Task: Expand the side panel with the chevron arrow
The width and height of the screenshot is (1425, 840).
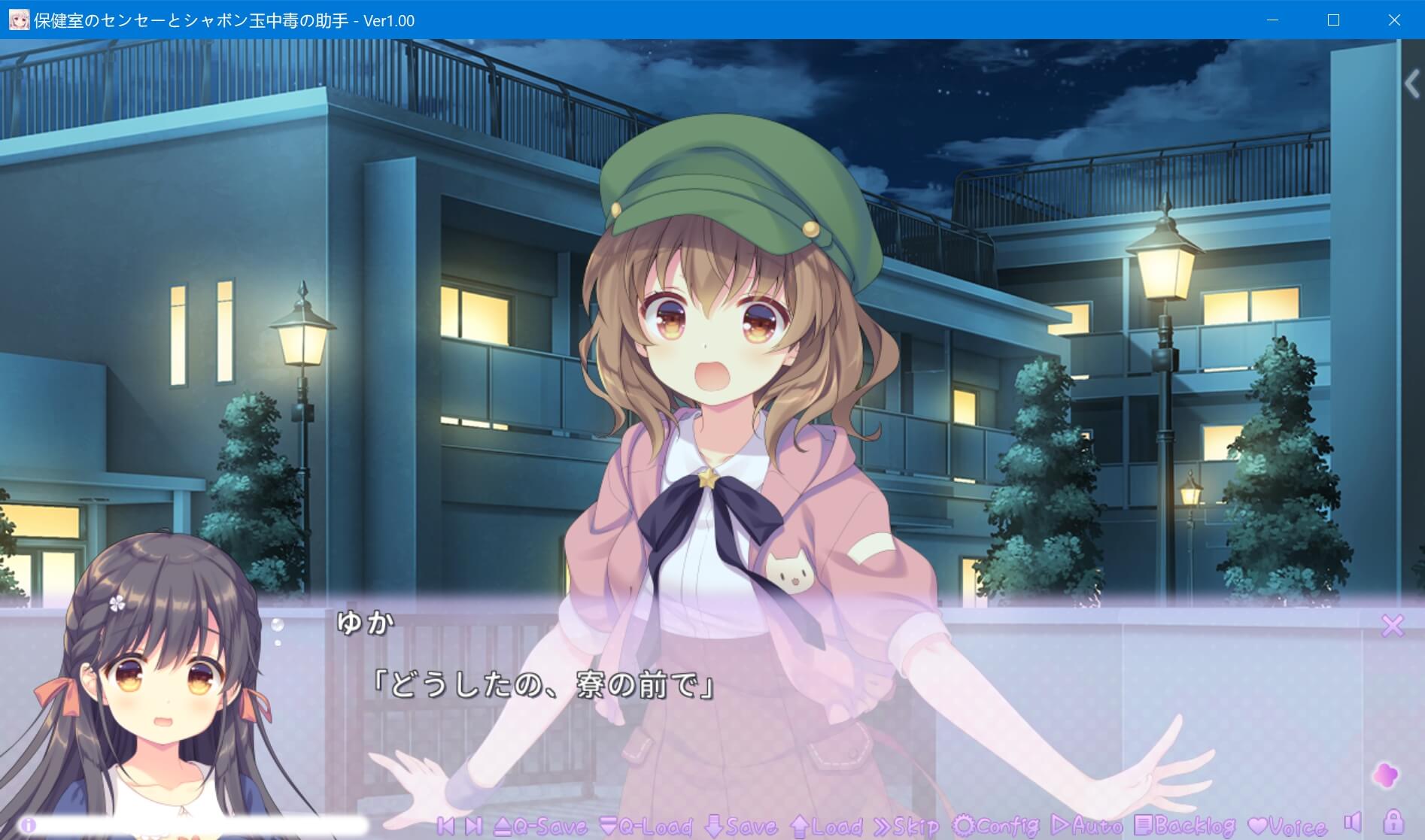Action: [1411, 84]
